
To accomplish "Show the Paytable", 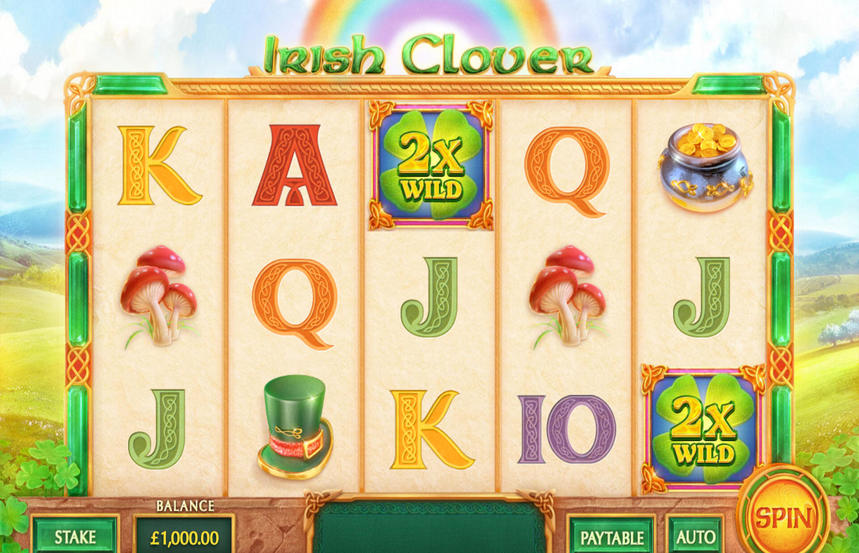I will 612,536.
